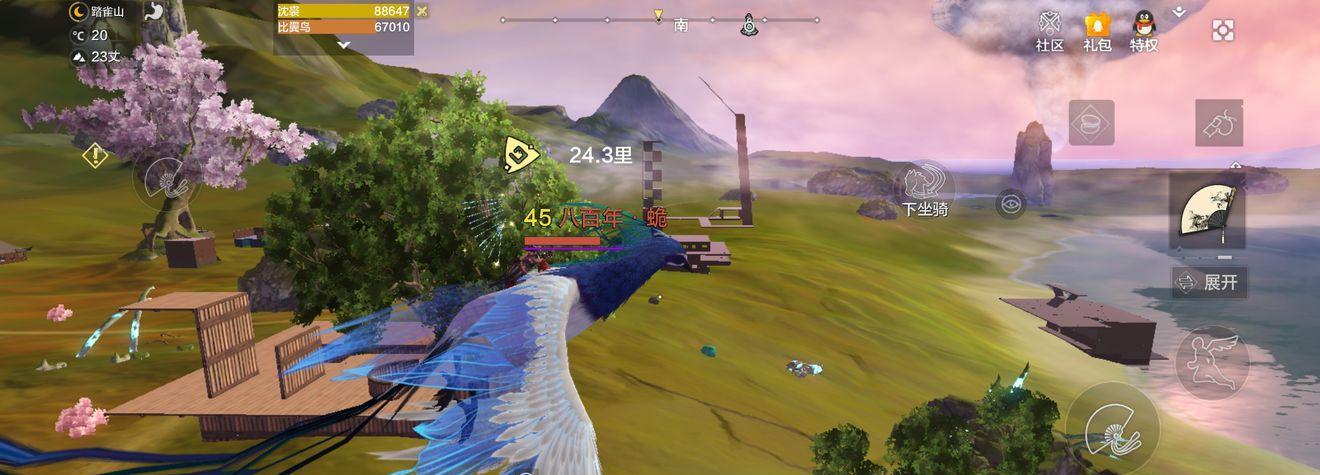Toggle the eye view icon
This screenshot has height=475, width=1320.
pyautogui.click(x=1011, y=204)
